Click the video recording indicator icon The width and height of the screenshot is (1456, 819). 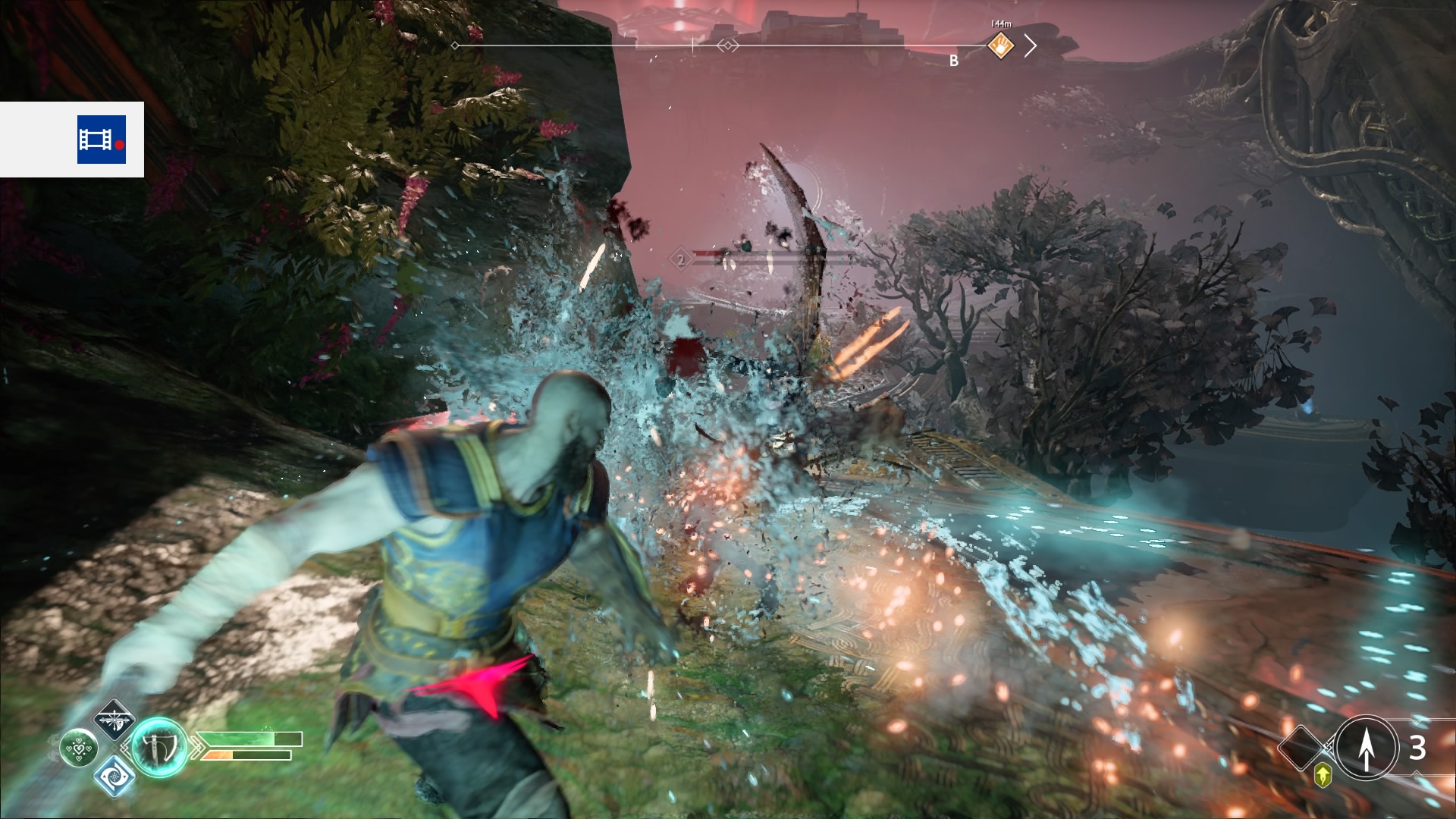coord(101,140)
